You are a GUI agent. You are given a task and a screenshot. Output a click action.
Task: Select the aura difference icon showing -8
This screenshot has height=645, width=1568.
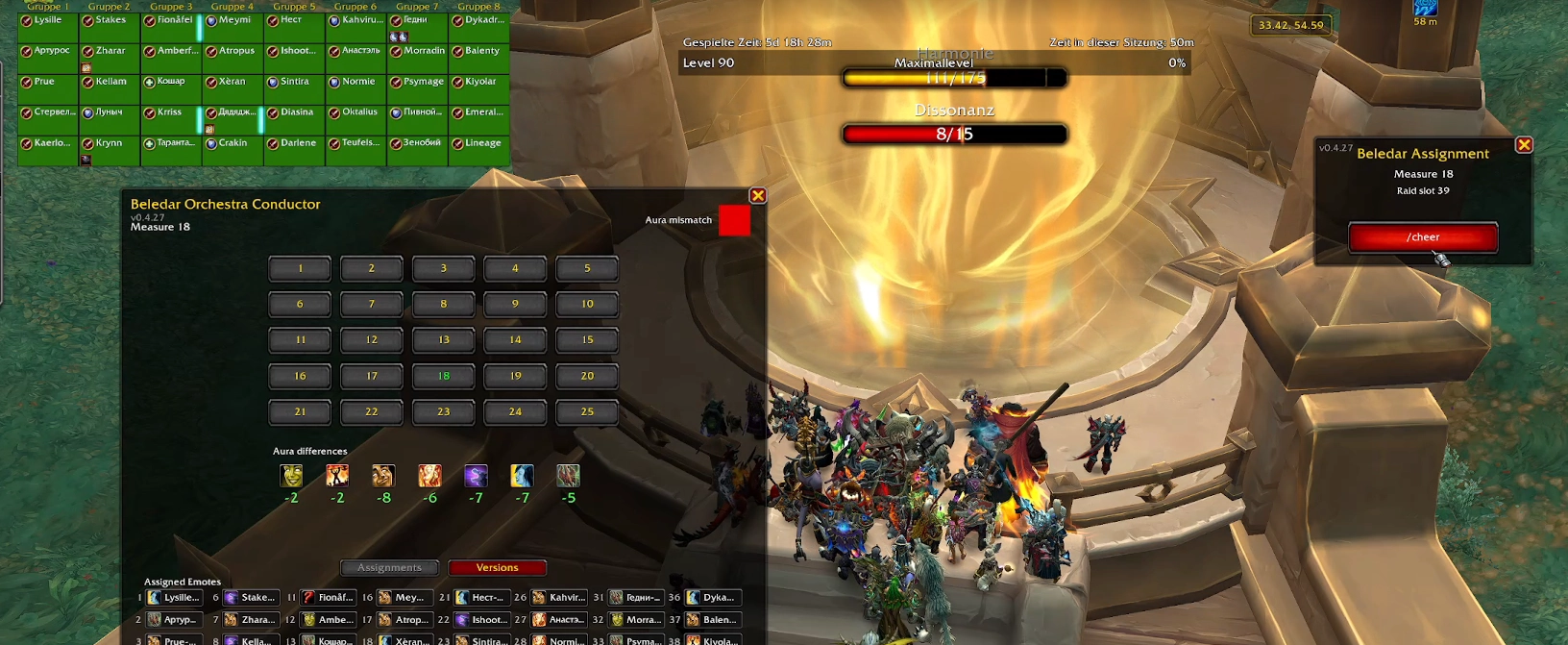tap(383, 476)
